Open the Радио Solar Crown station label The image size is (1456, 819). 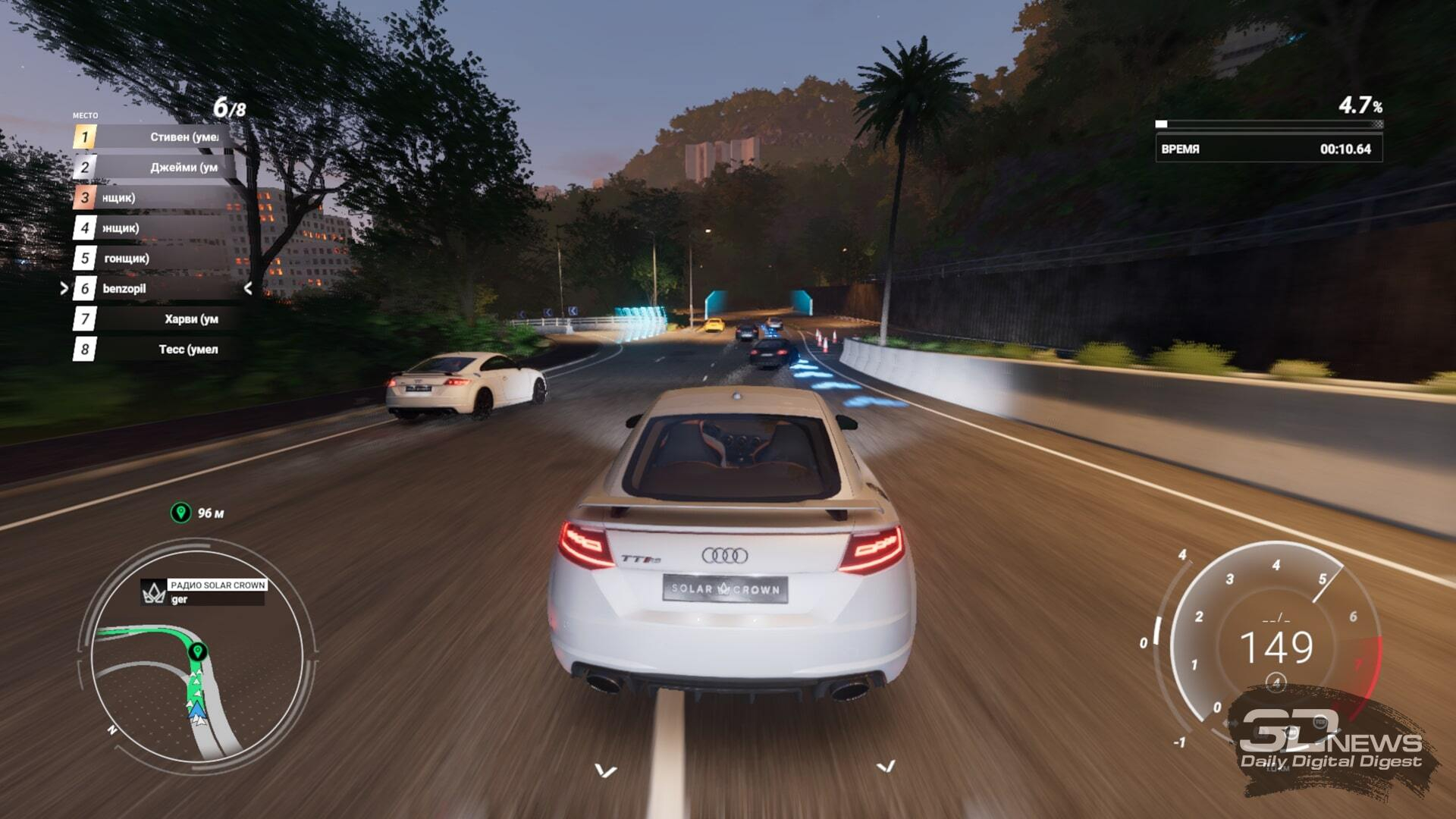(x=217, y=585)
